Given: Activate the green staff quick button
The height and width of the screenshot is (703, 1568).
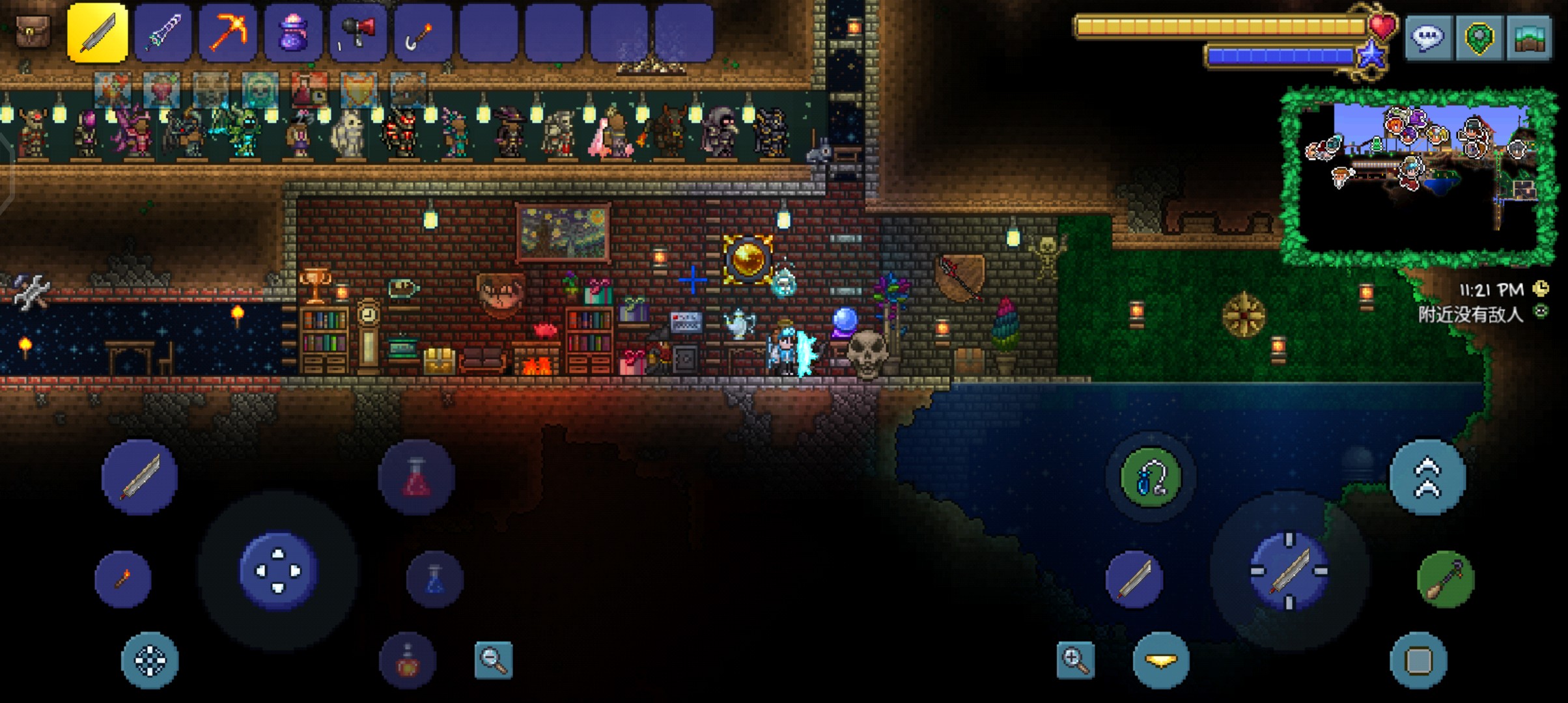Looking at the screenshot, I should pyautogui.click(x=1446, y=579).
